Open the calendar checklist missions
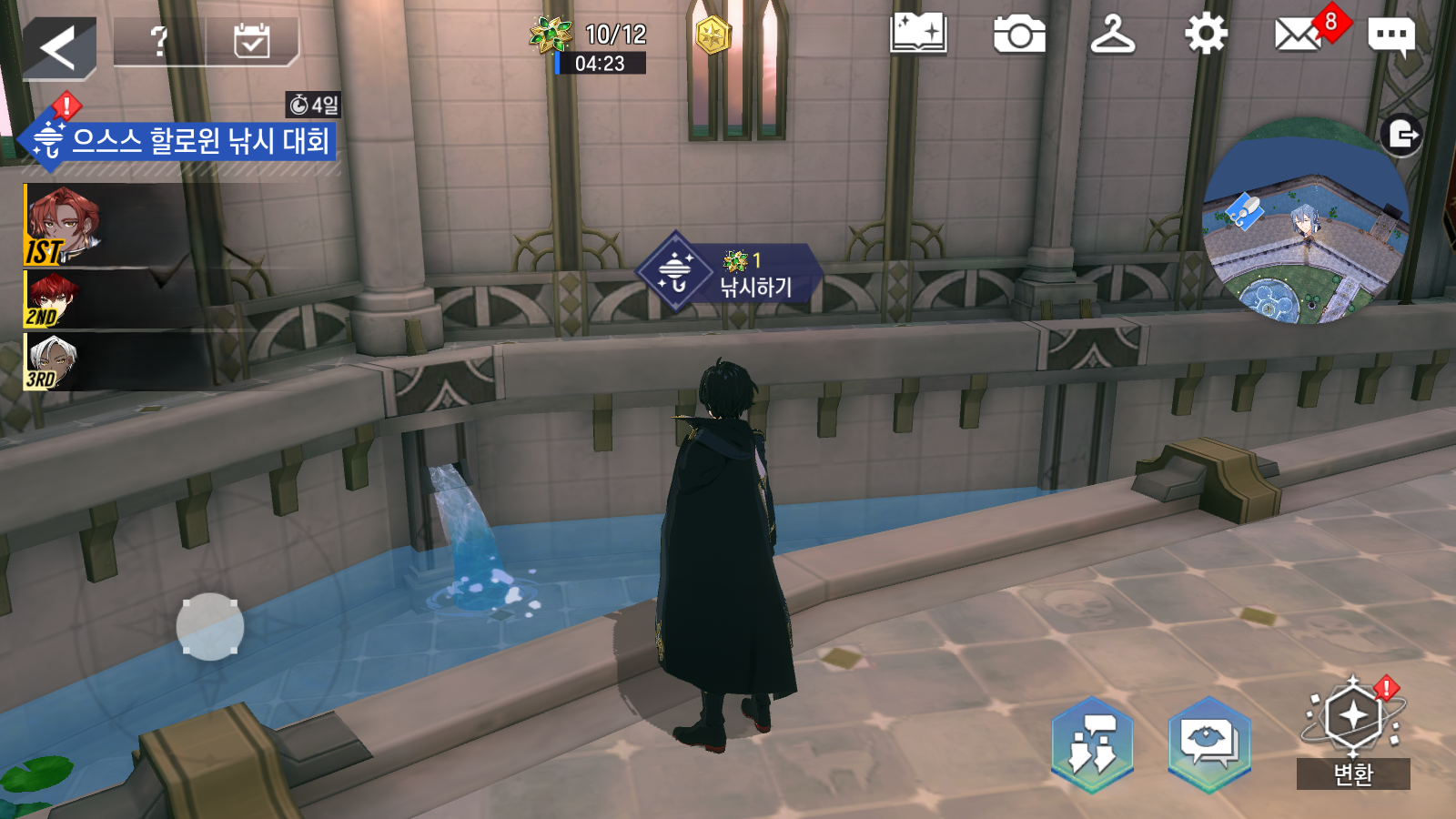 click(251, 42)
